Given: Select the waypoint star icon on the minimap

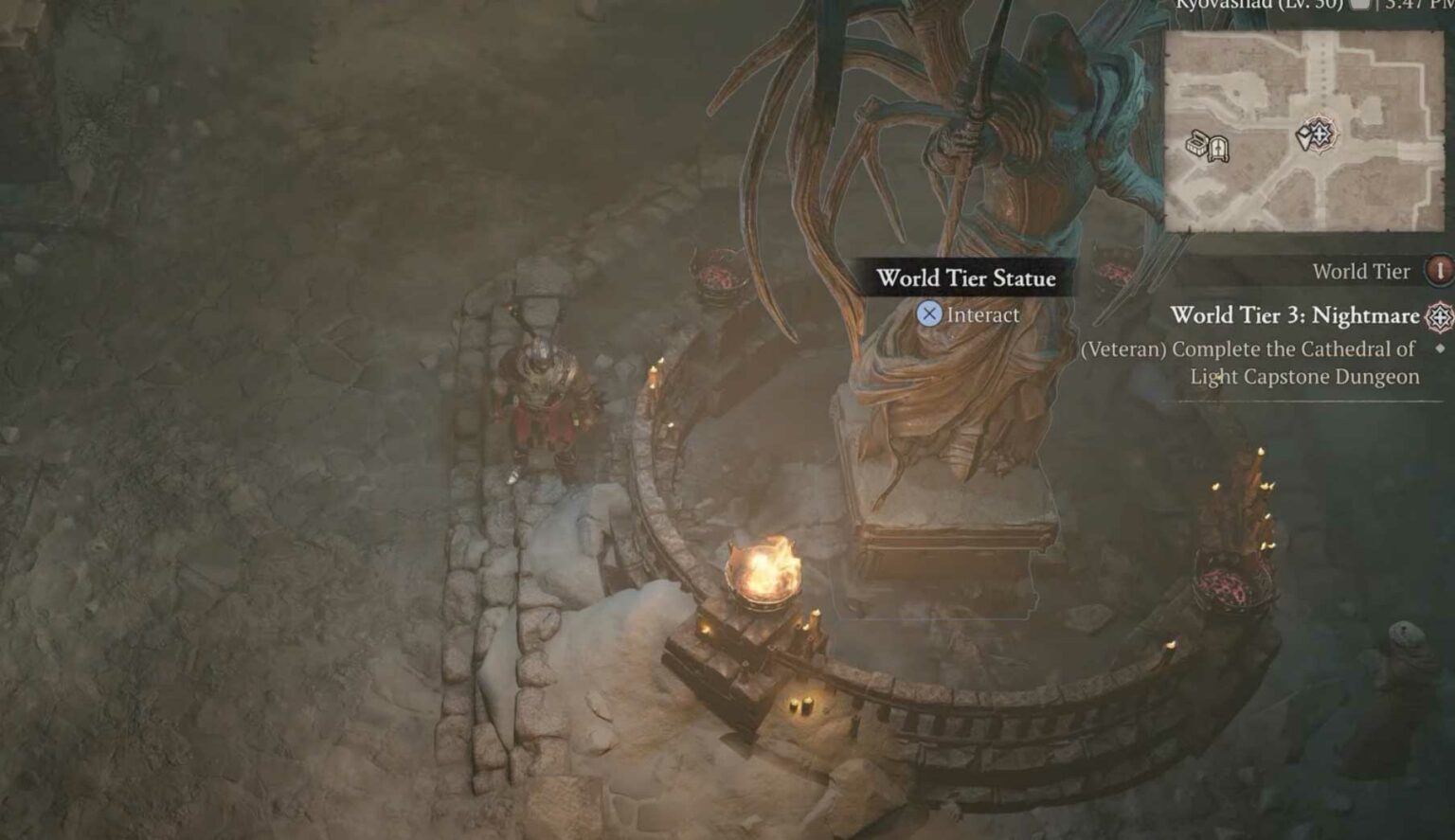Looking at the screenshot, I should (1323, 134).
